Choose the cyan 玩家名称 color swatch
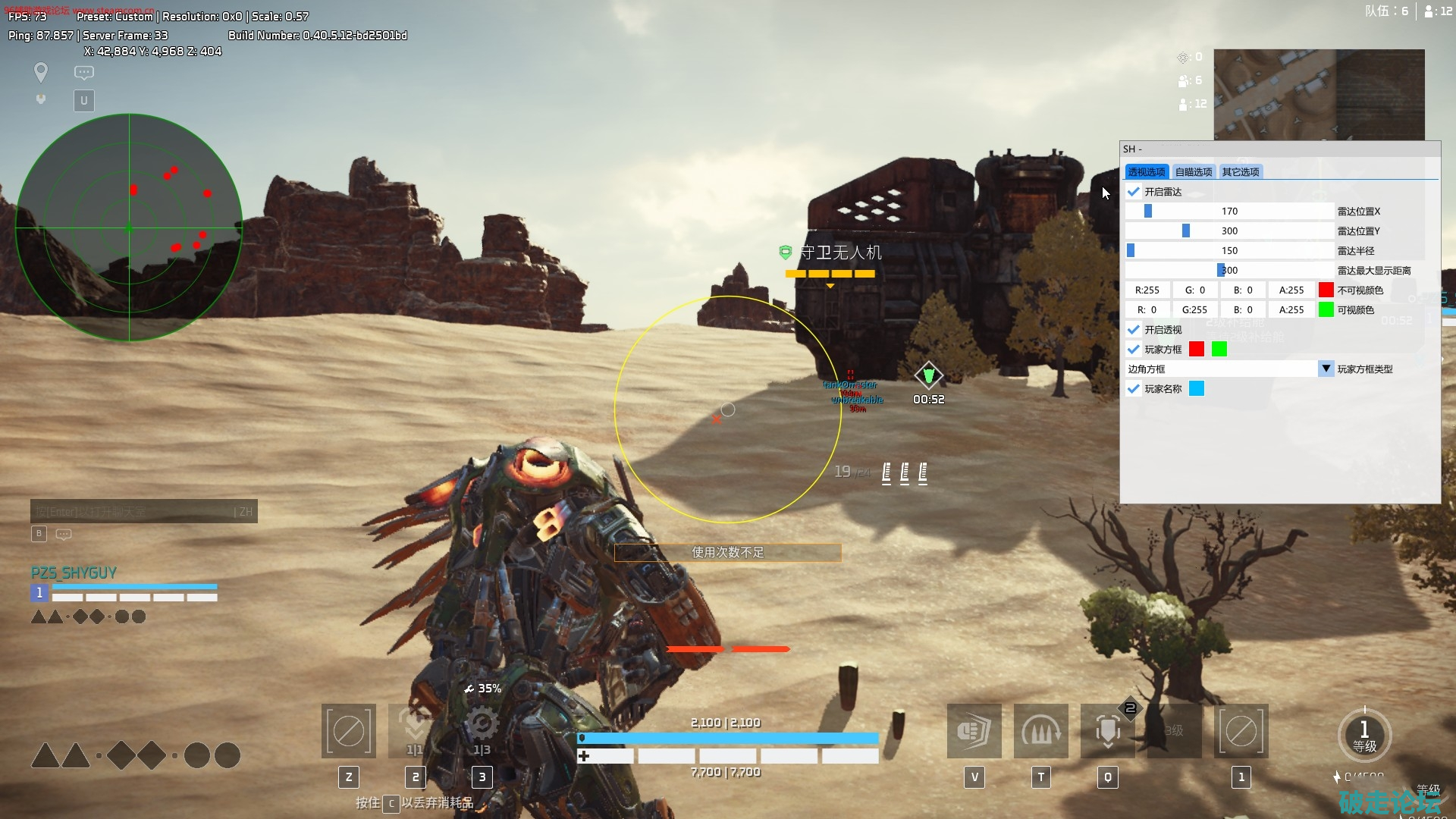Image resolution: width=1456 pixels, height=819 pixels. [1197, 389]
